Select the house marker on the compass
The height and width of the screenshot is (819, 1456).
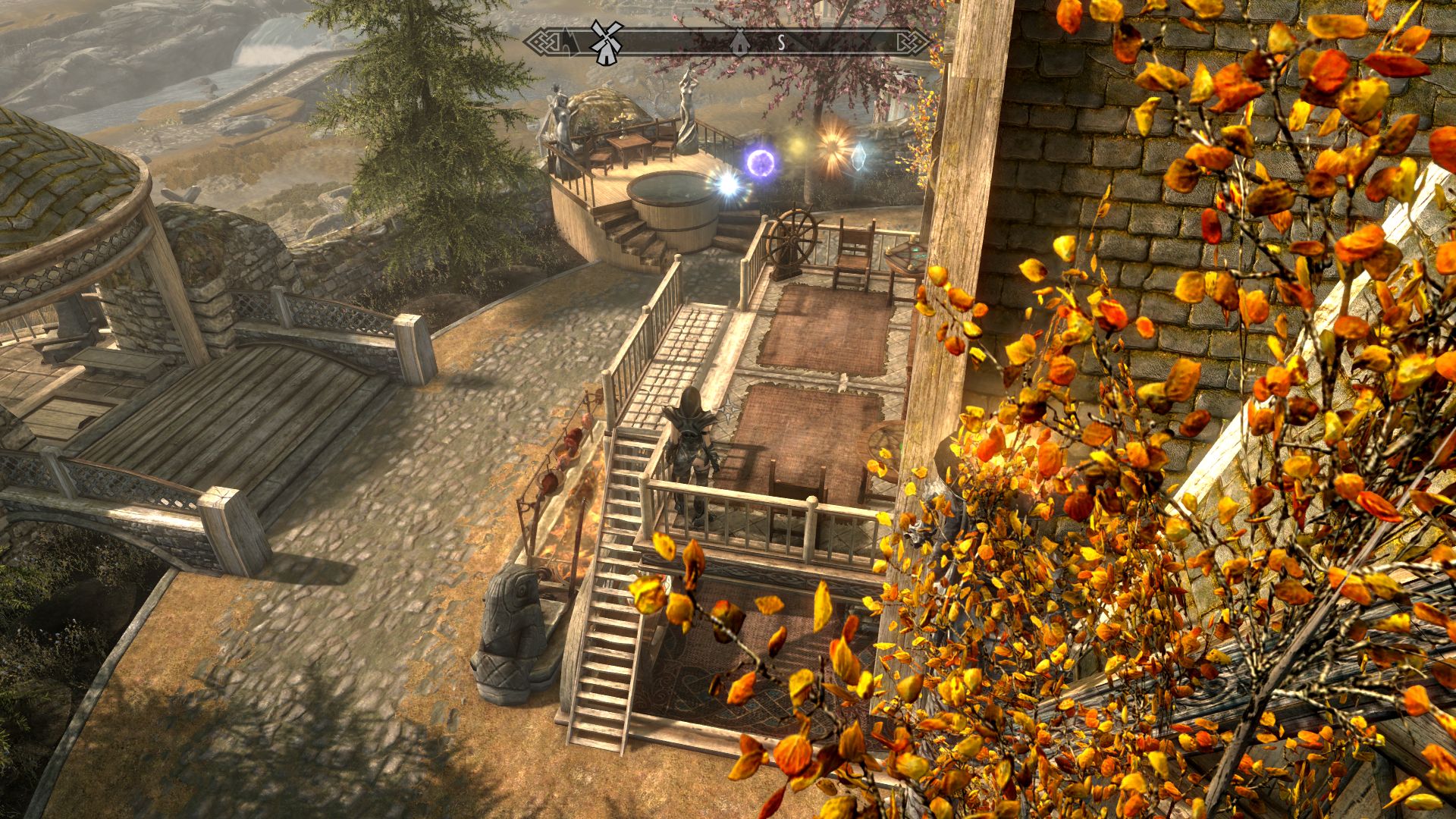(739, 42)
